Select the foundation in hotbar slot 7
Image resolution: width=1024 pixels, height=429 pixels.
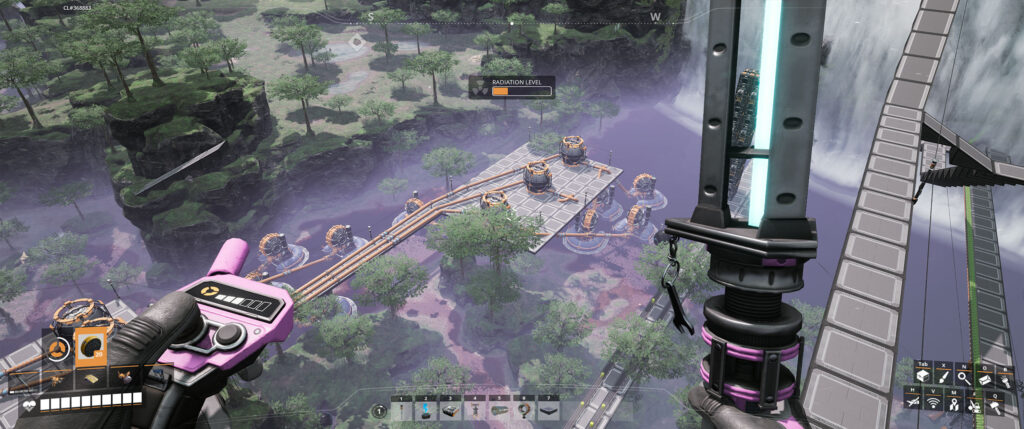549,410
